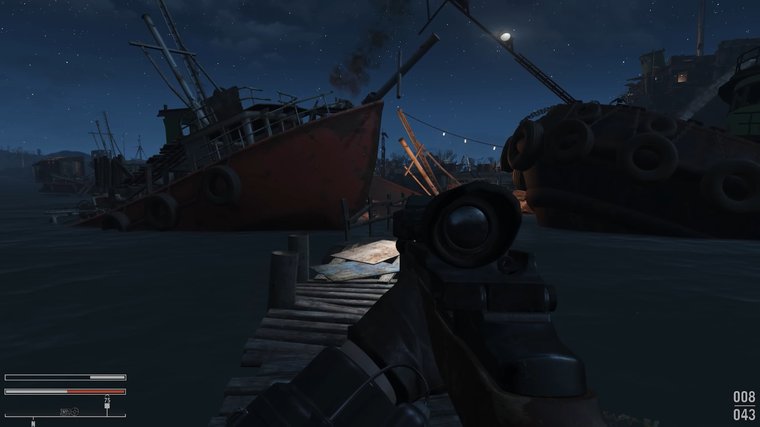The image size is (760, 427).
Task: Click the compass bar on the HUD
Action: [65, 414]
